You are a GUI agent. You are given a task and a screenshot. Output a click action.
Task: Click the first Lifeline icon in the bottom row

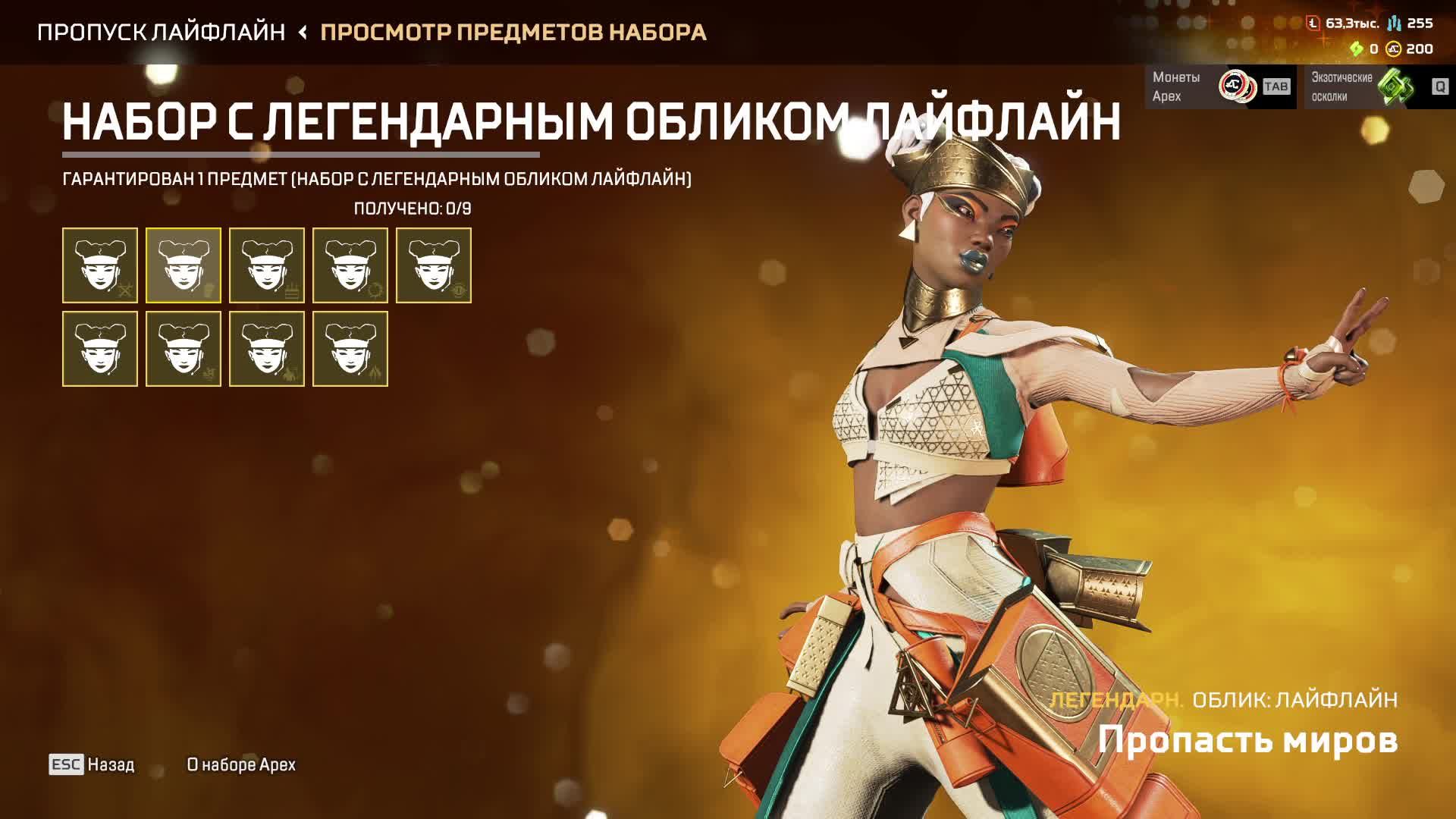pos(99,349)
